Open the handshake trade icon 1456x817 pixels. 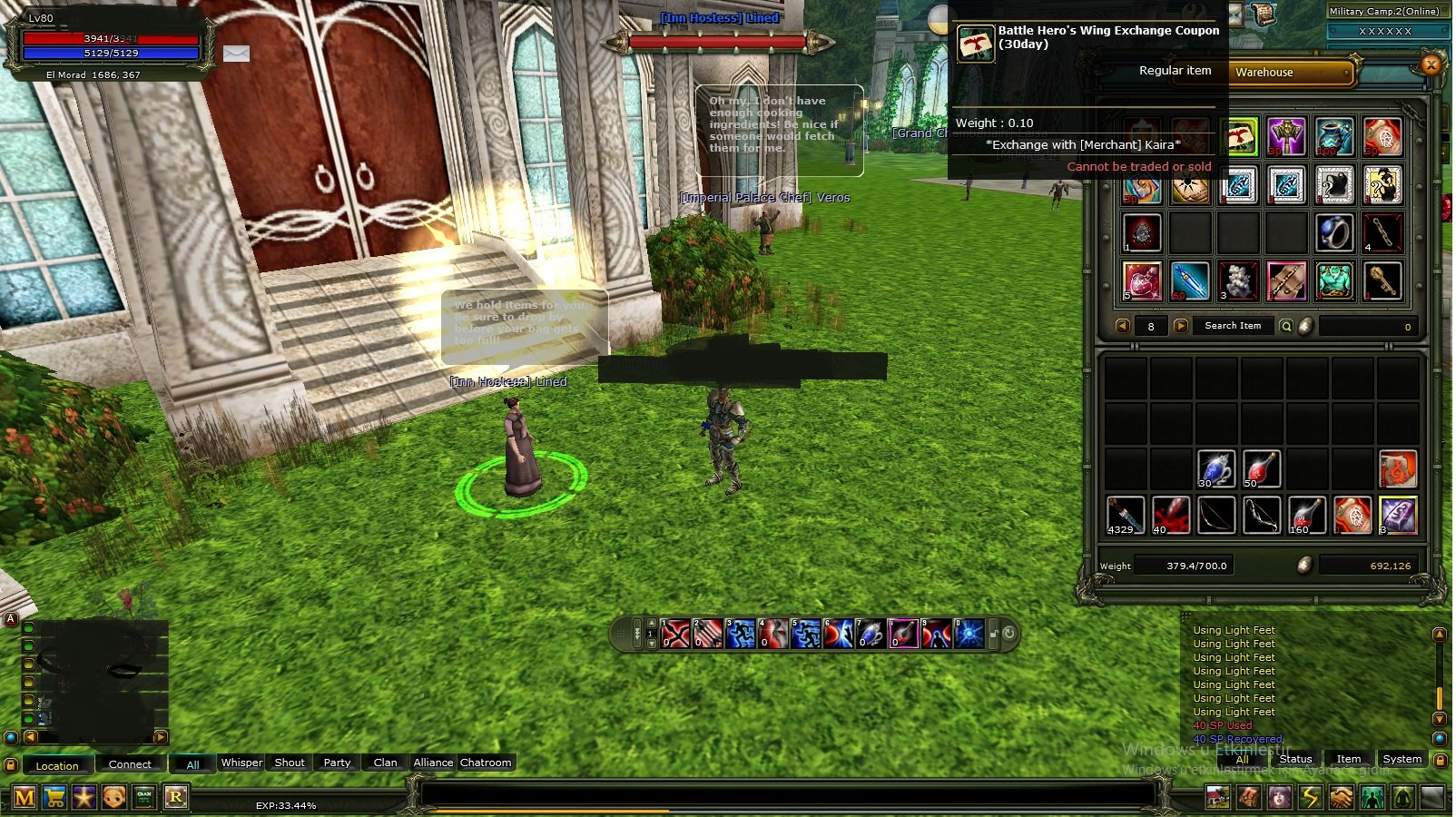pyautogui.click(x=1341, y=798)
